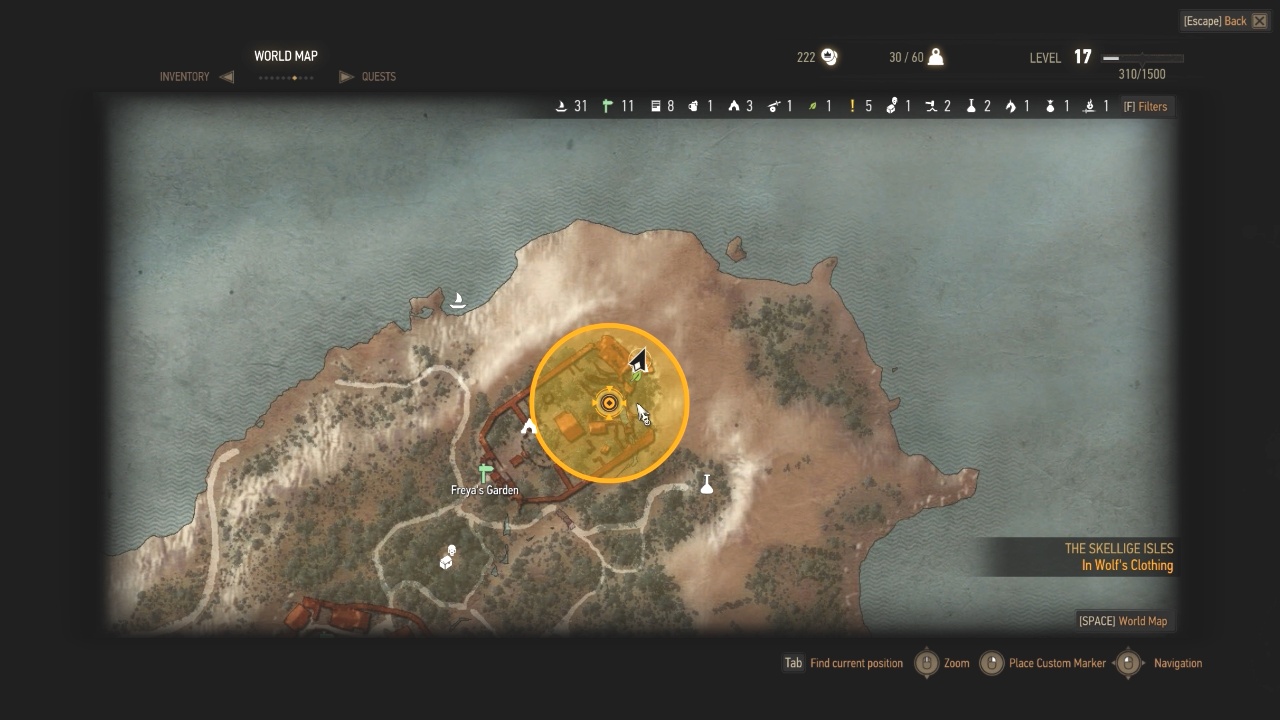Open the World Map overview
The width and height of the screenshot is (1280, 720).
pos(1122,621)
